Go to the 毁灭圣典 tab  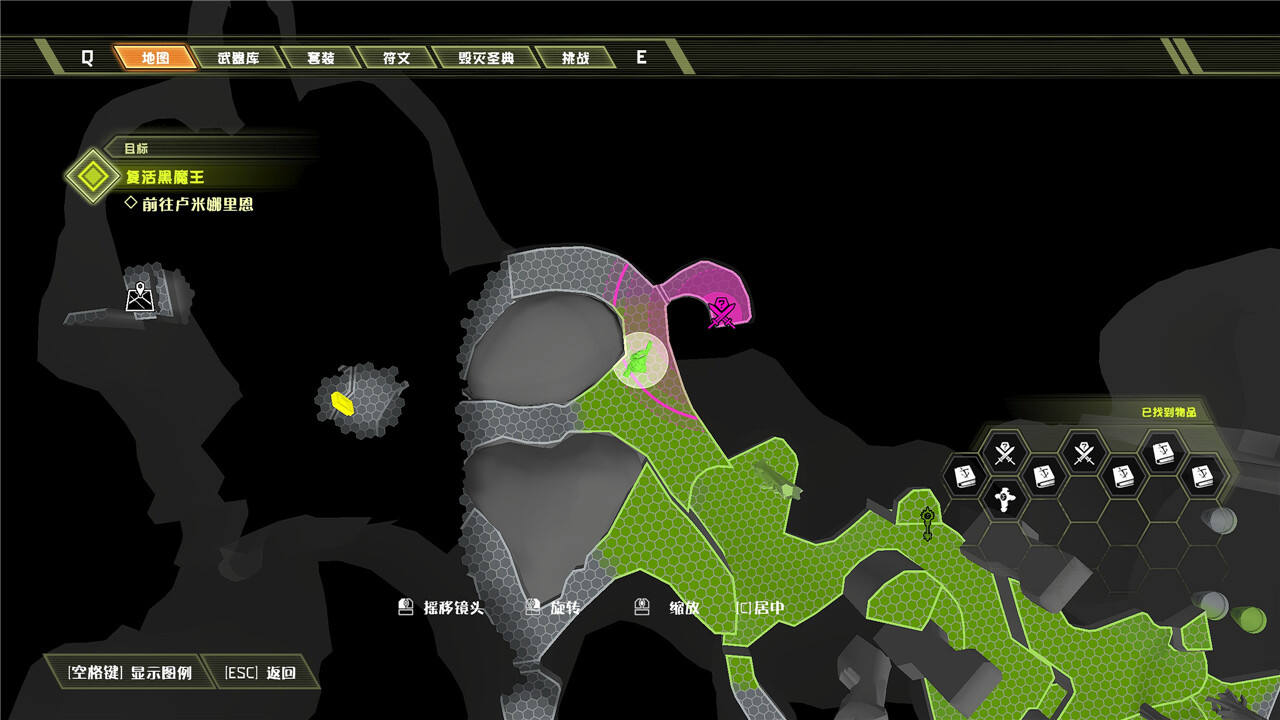[x=486, y=58]
